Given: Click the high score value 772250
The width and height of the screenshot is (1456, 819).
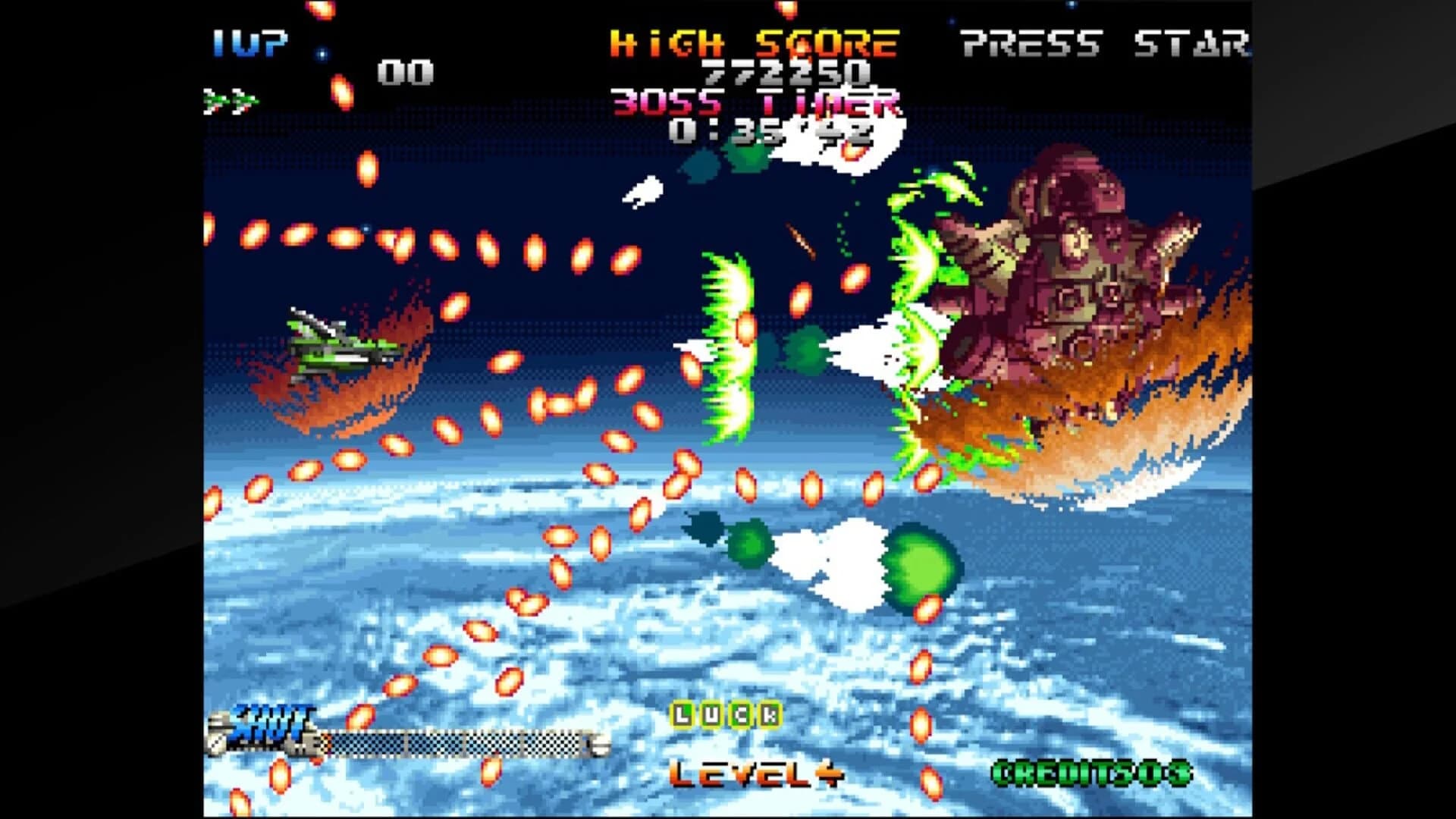Looking at the screenshot, I should tap(785, 72).
